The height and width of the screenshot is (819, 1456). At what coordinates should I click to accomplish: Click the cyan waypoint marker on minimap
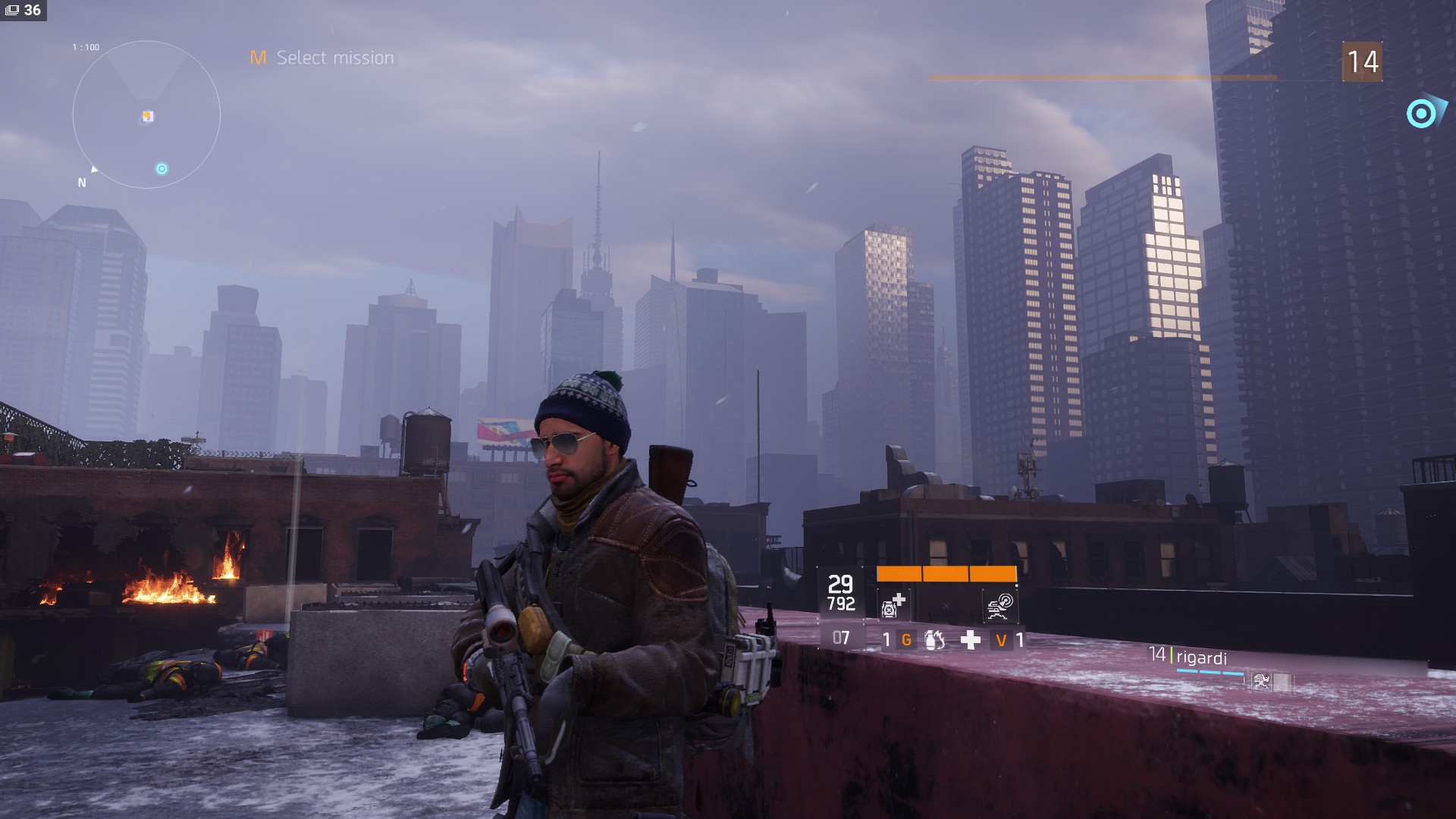(162, 168)
